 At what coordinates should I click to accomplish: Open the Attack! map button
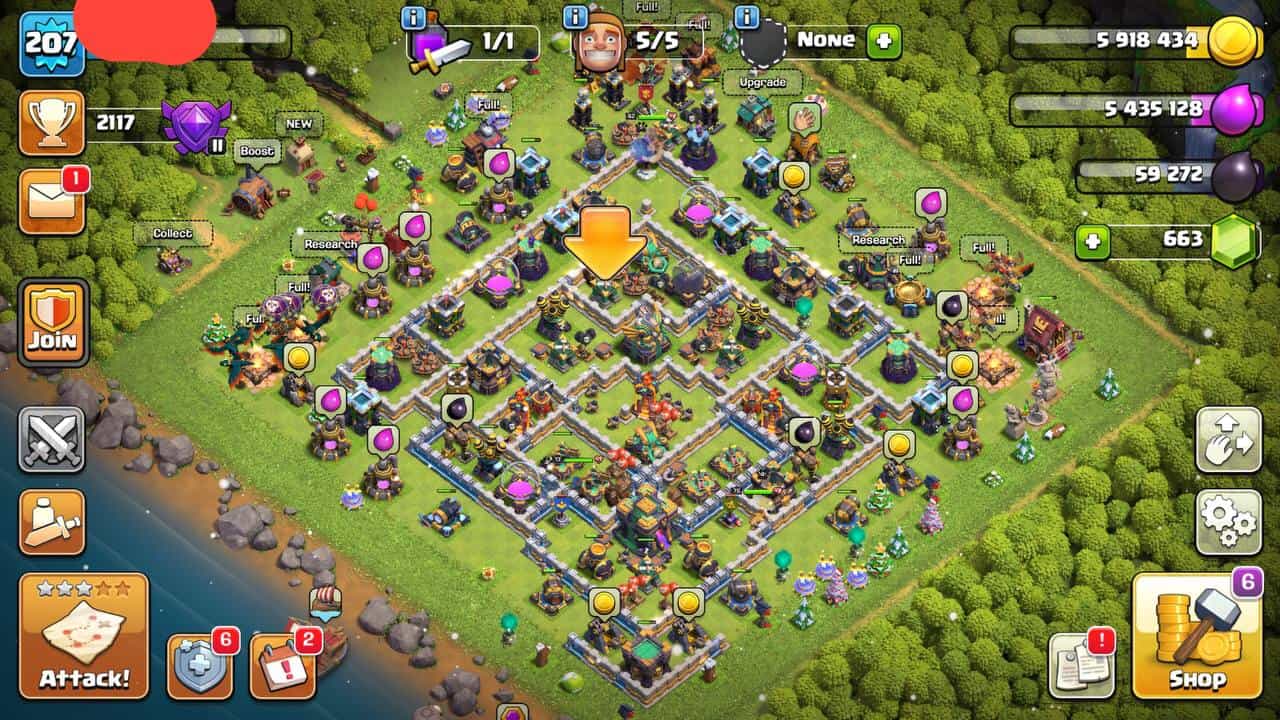(x=84, y=636)
